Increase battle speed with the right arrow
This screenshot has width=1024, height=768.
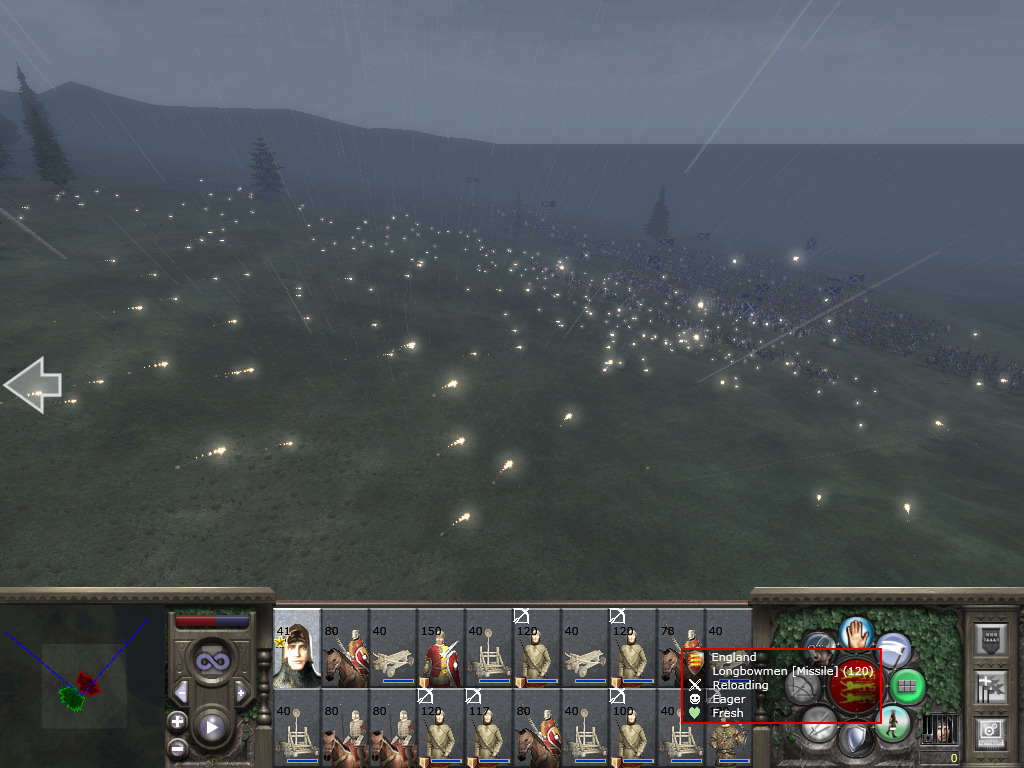[241, 692]
